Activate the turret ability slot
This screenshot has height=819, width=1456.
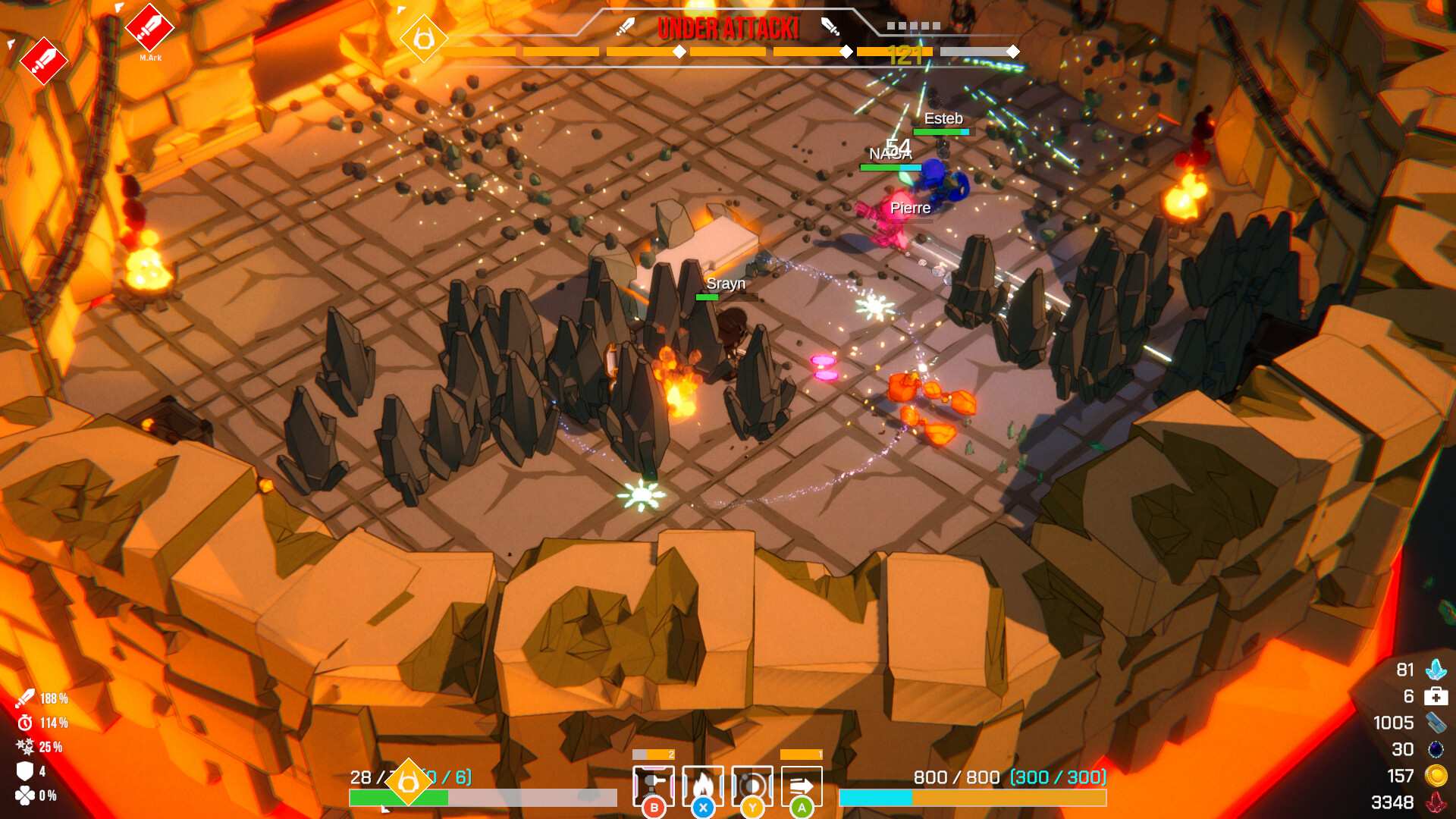[653, 786]
